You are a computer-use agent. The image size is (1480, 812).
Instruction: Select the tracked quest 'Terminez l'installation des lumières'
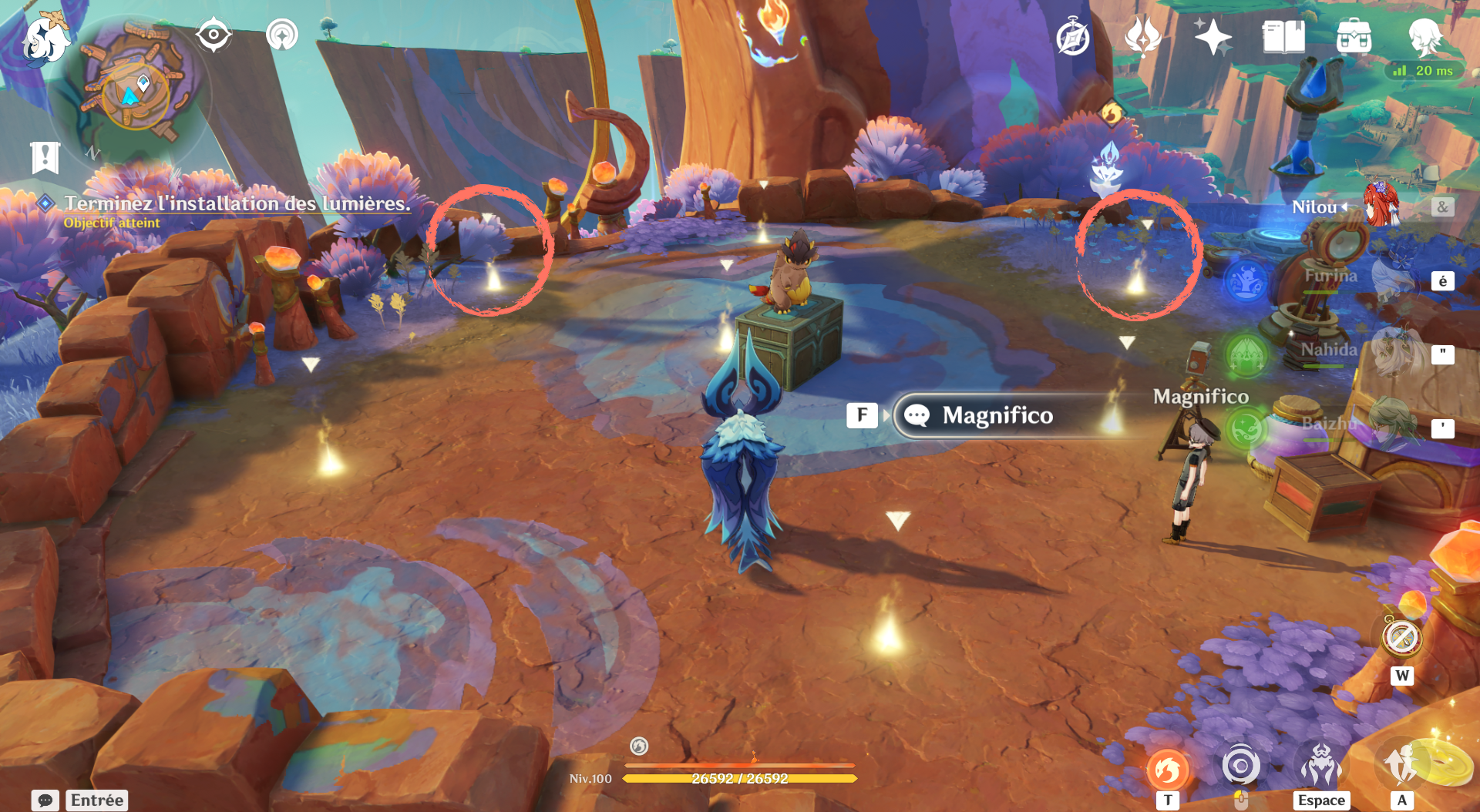point(237,204)
